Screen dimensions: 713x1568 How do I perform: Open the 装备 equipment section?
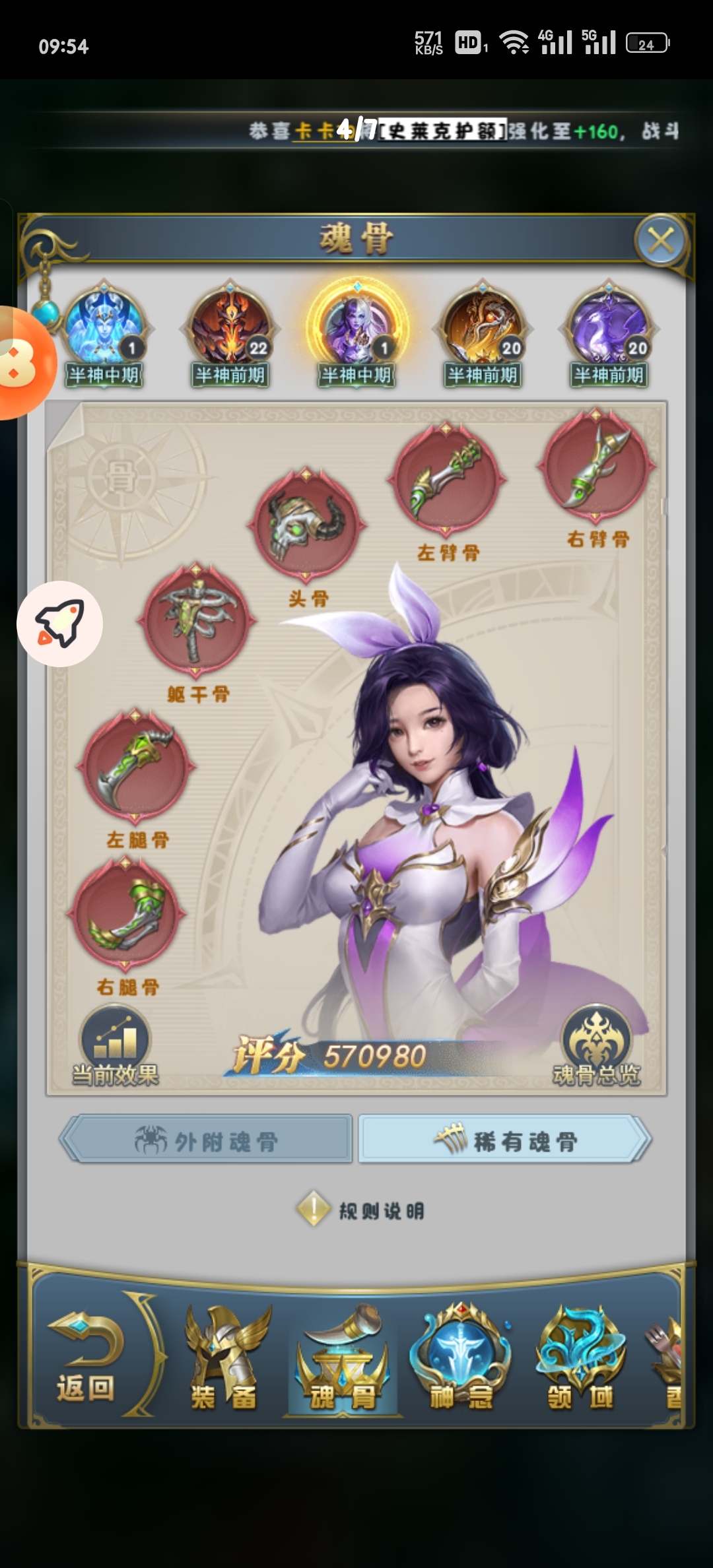coord(224,1359)
